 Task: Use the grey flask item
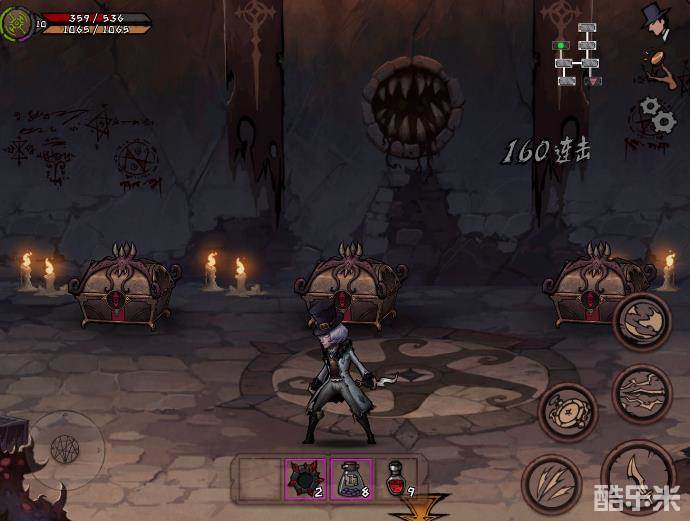click(350, 478)
